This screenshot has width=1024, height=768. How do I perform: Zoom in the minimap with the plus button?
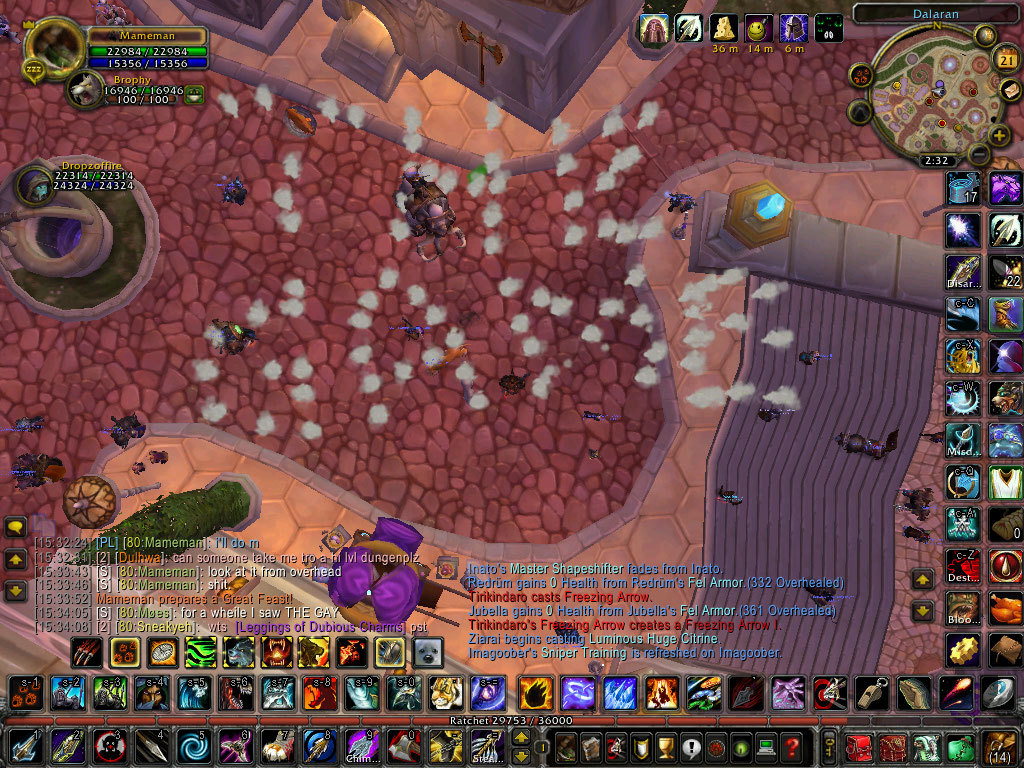coord(999,135)
